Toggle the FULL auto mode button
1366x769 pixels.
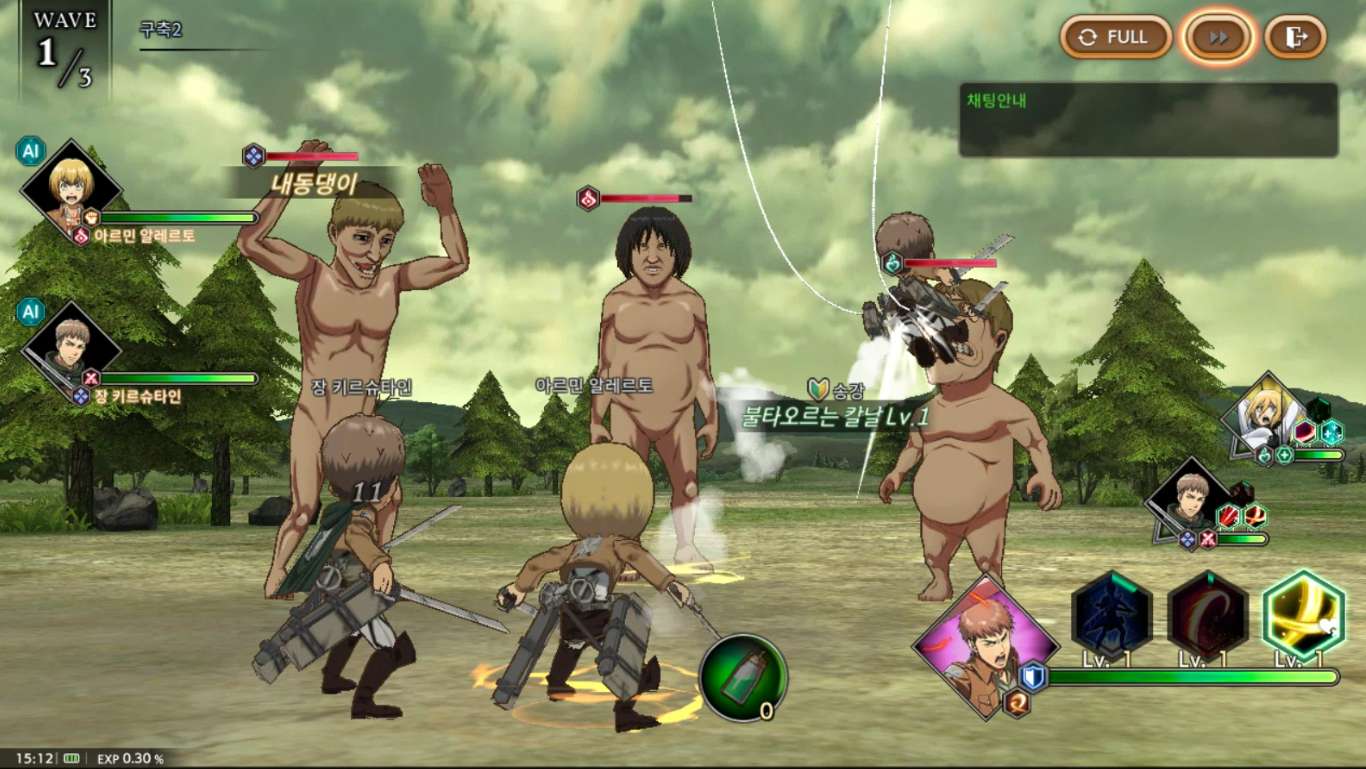pos(1115,38)
